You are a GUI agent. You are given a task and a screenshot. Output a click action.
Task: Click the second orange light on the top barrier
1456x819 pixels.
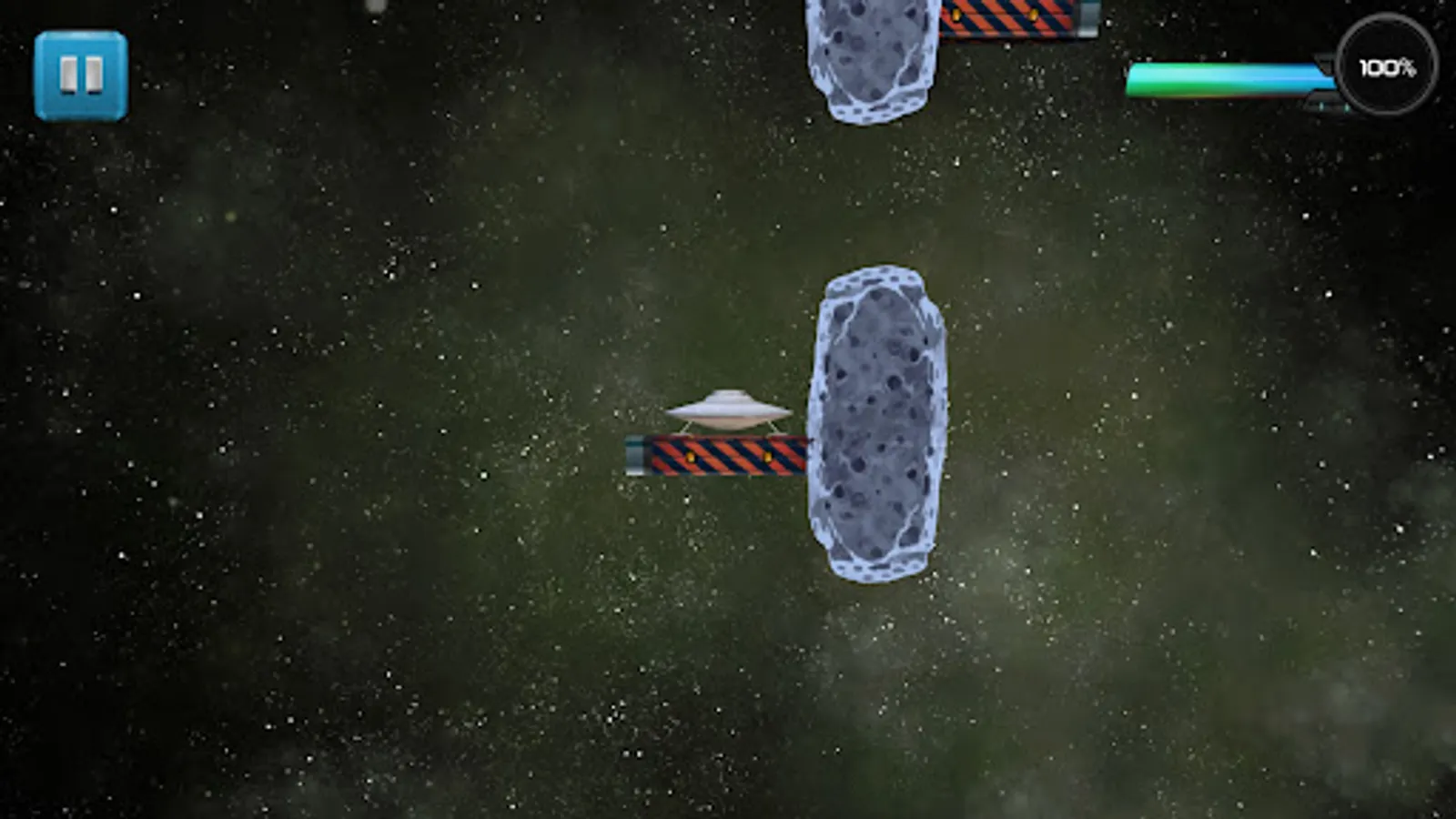tap(1033, 16)
